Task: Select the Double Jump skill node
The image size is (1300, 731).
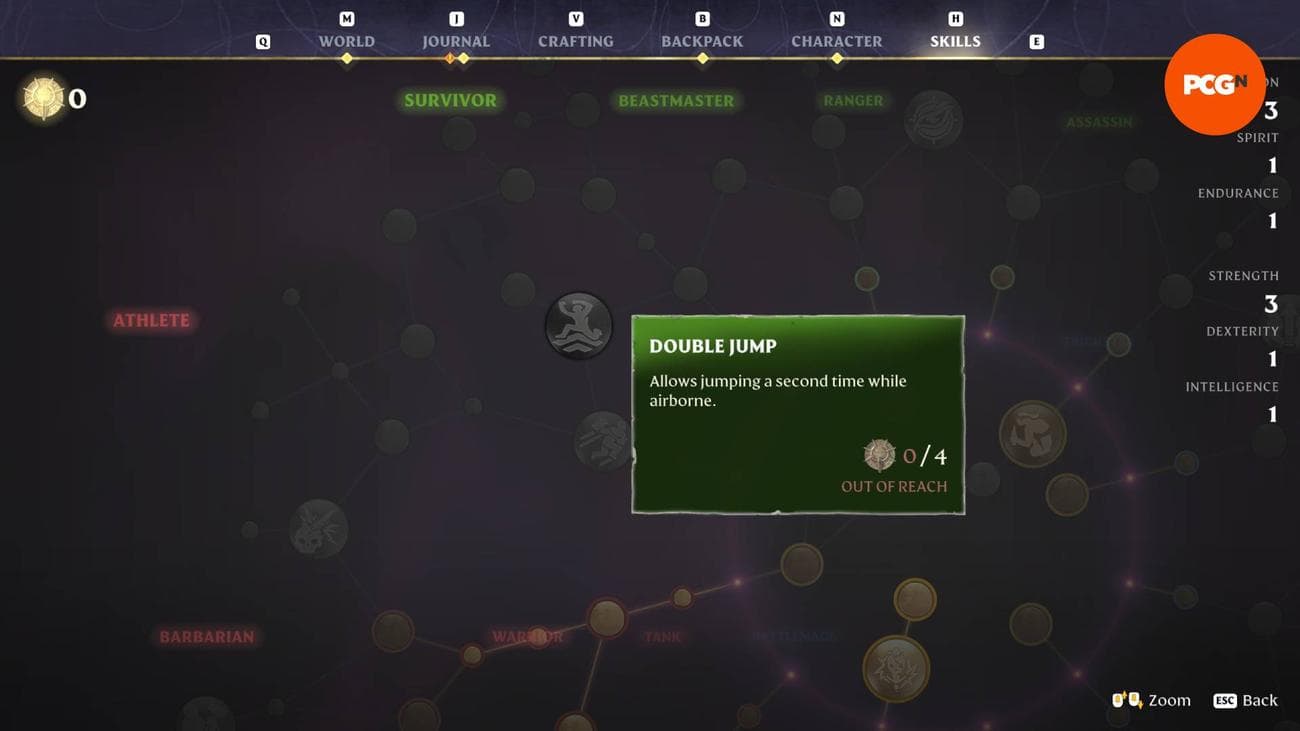Action: (578, 324)
